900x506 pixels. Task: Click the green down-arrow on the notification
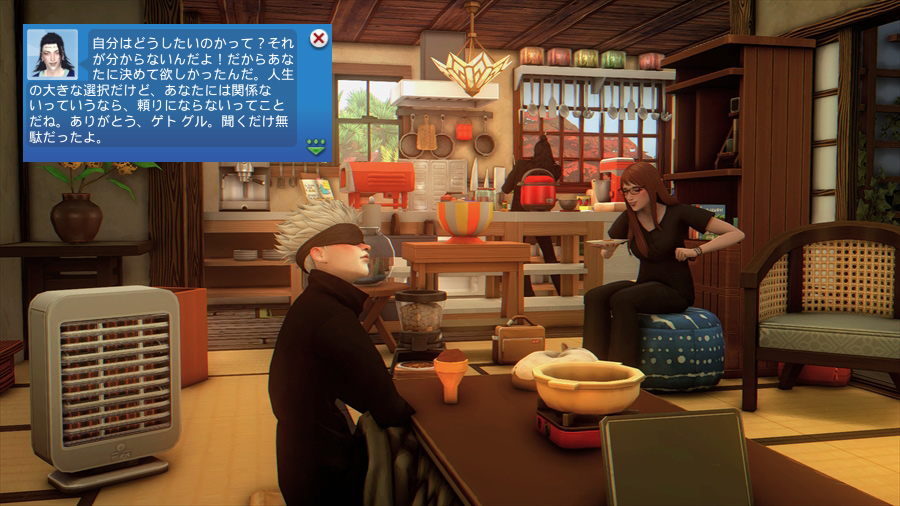[317, 147]
